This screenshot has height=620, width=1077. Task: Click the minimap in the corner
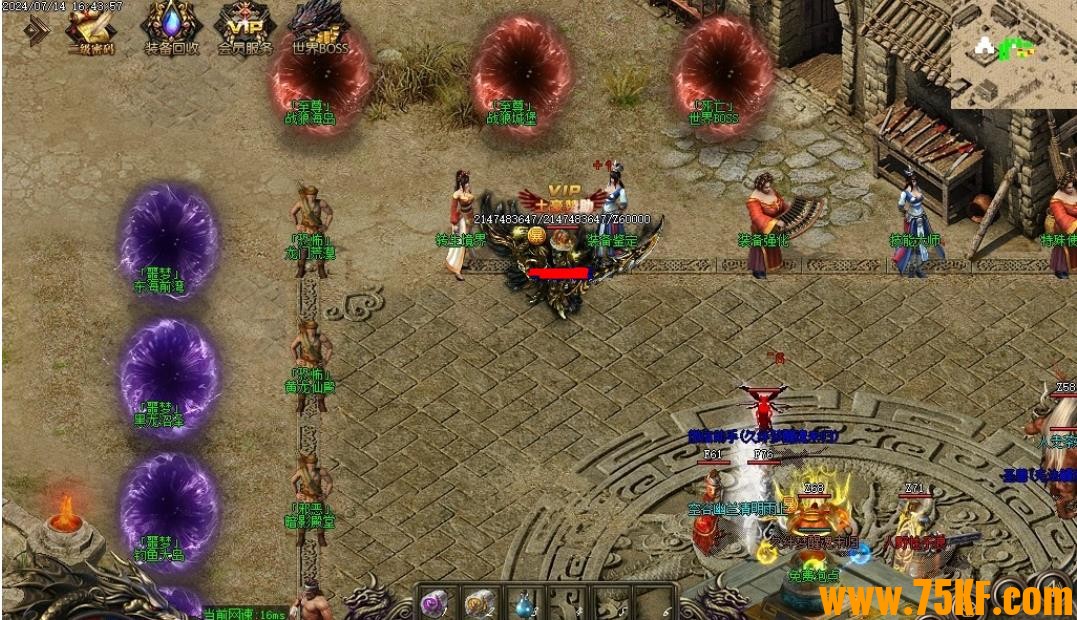pos(1012,53)
